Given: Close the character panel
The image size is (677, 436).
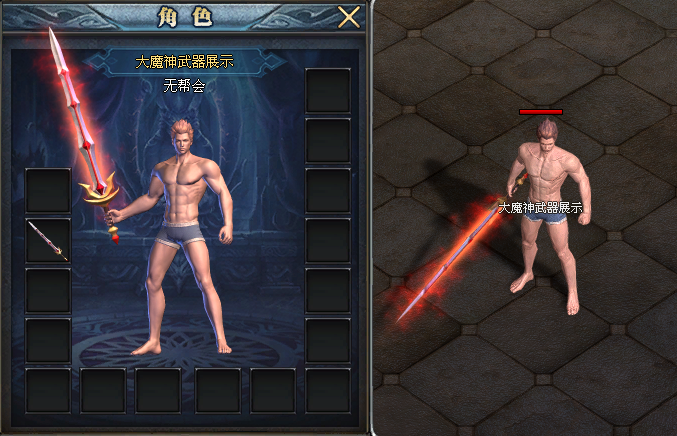Looking at the screenshot, I should pos(348,18).
